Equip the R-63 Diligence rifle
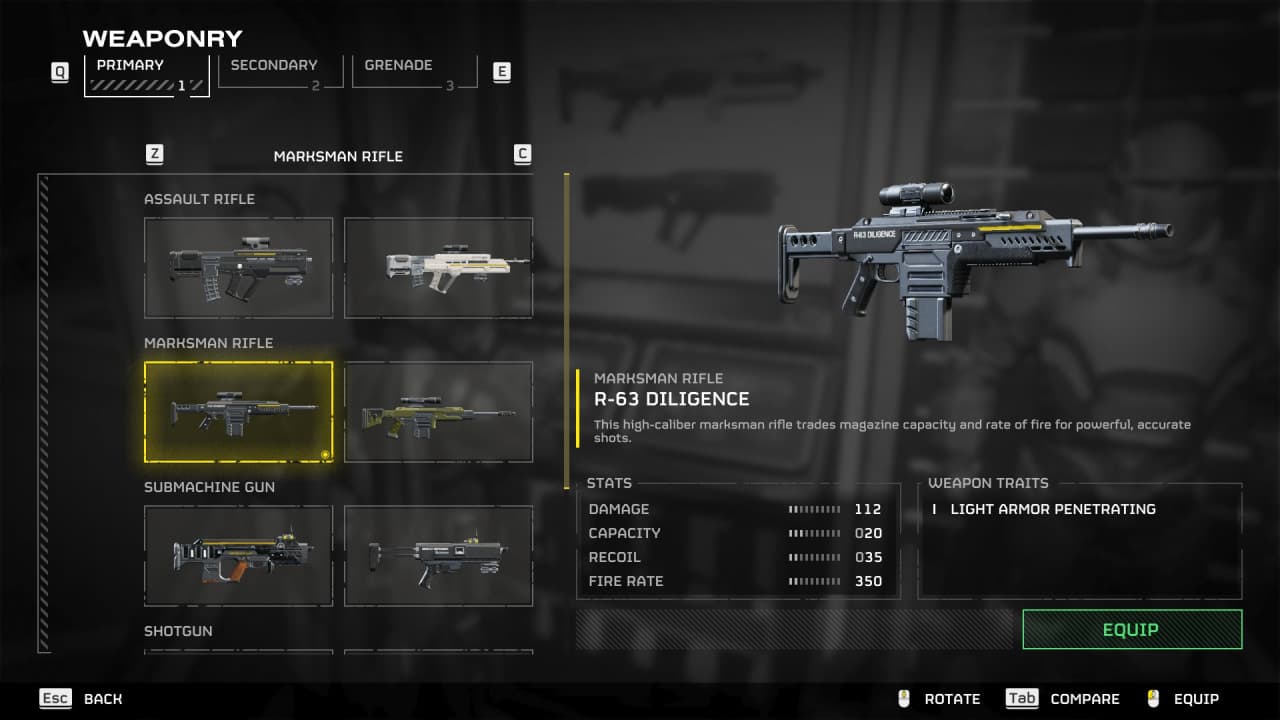Image resolution: width=1280 pixels, height=720 pixels. pos(1131,629)
